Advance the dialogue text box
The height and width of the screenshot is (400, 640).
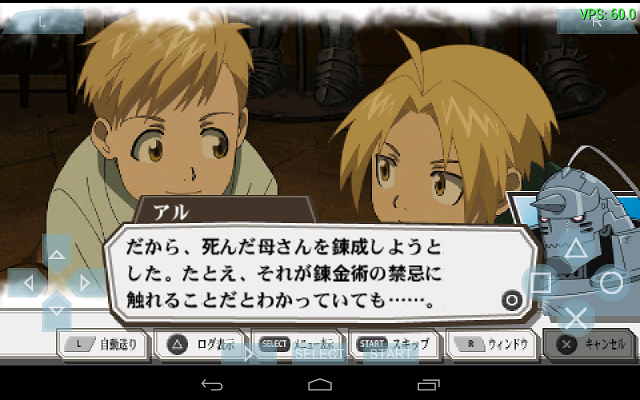pos(320,272)
